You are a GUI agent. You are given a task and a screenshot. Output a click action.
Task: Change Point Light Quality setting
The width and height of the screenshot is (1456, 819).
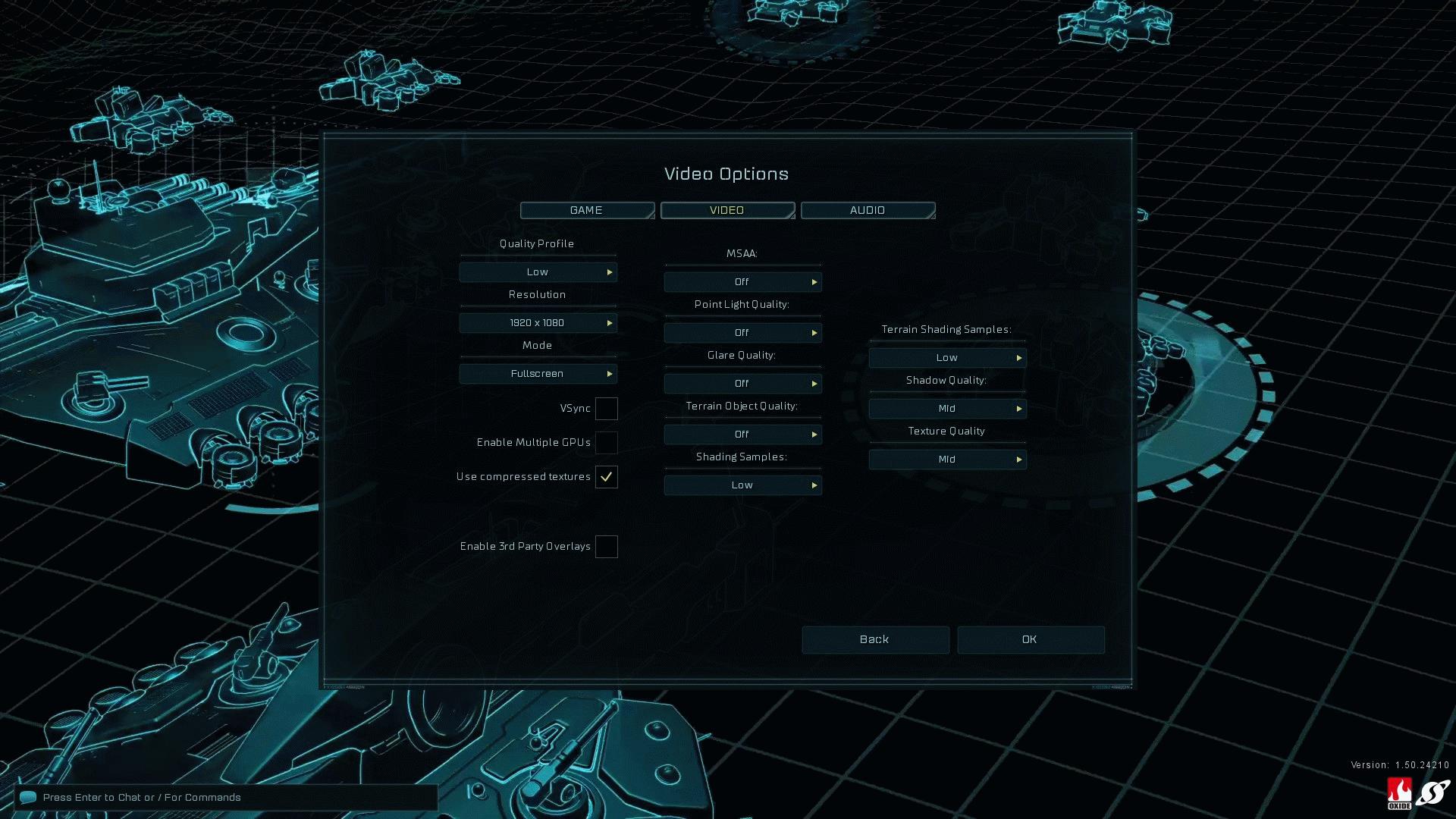pos(742,333)
